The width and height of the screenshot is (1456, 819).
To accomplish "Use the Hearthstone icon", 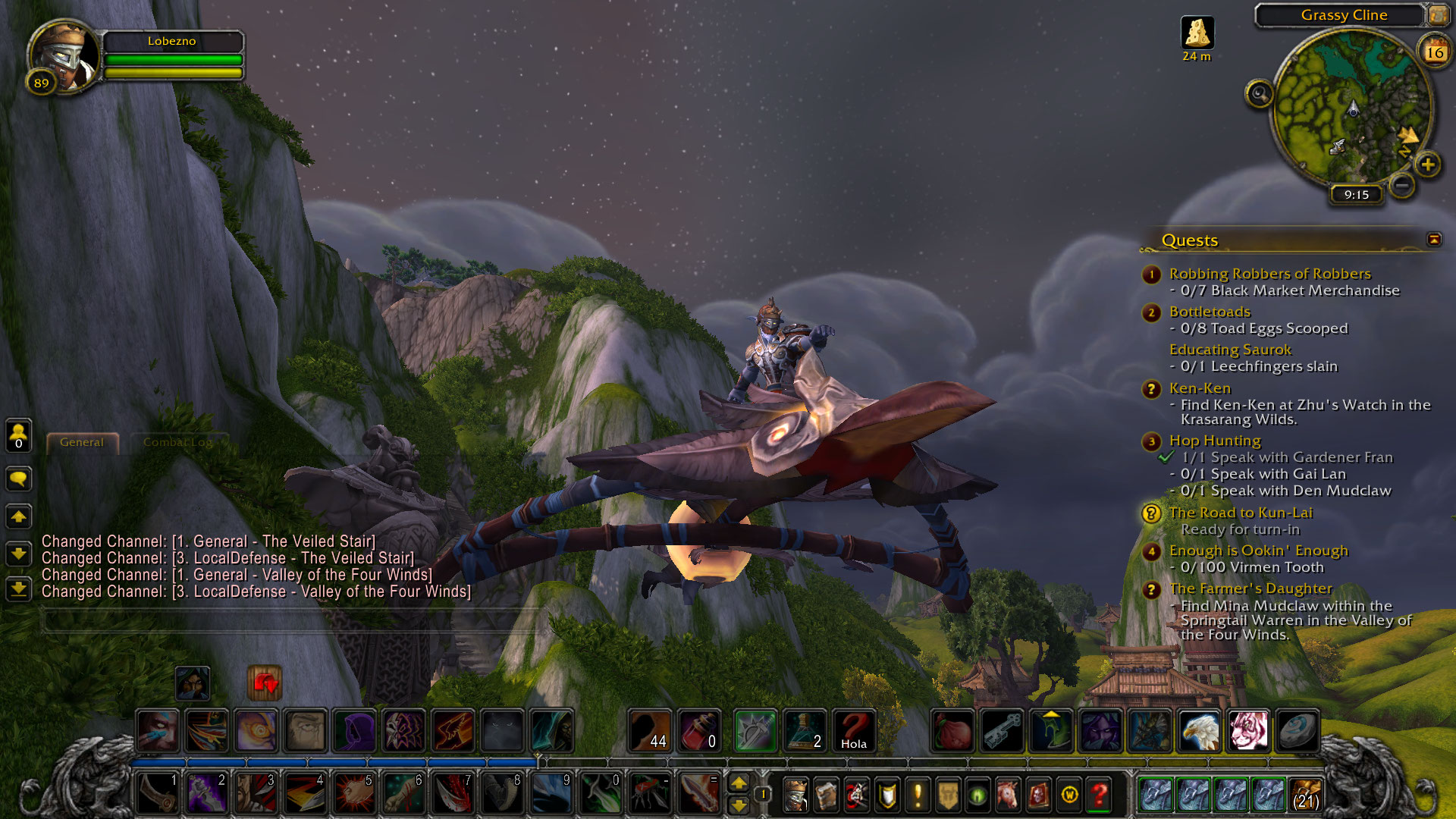I will click(1297, 730).
